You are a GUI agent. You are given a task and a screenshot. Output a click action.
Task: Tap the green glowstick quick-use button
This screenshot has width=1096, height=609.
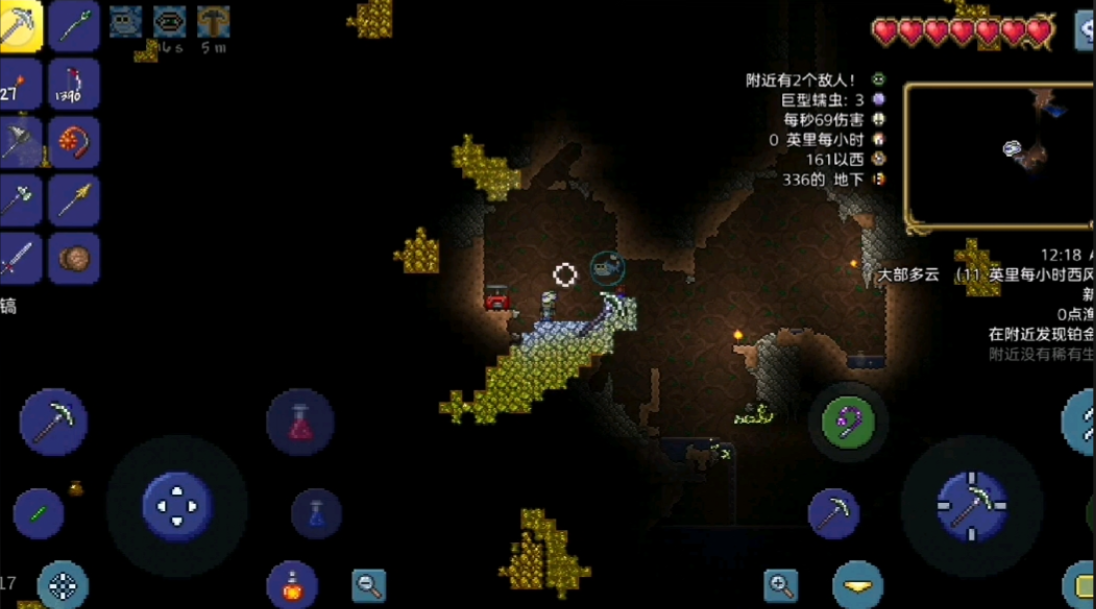(x=39, y=514)
